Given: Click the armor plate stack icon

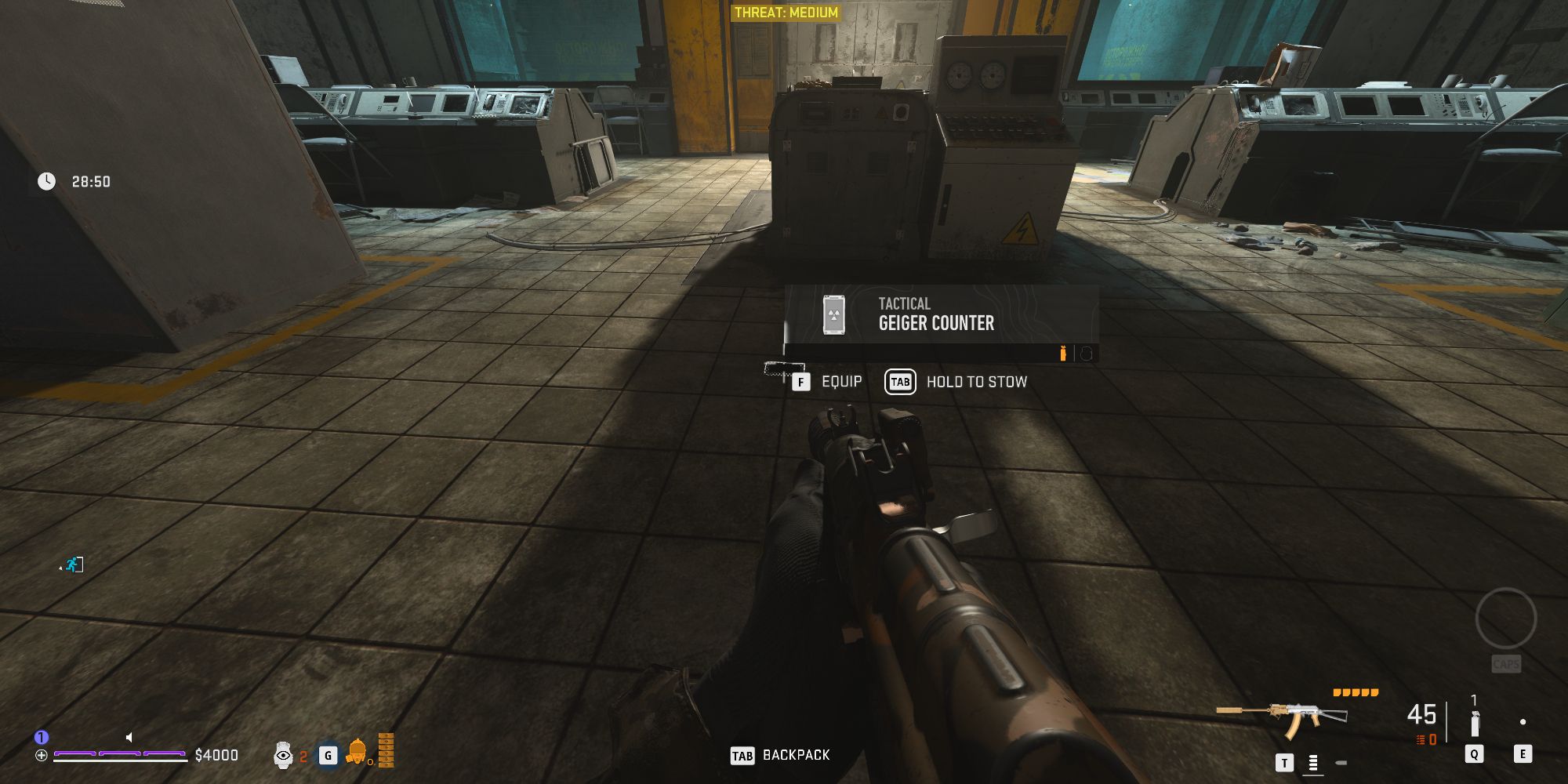Looking at the screenshot, I should pyautogui.click(x=387, y=751).
